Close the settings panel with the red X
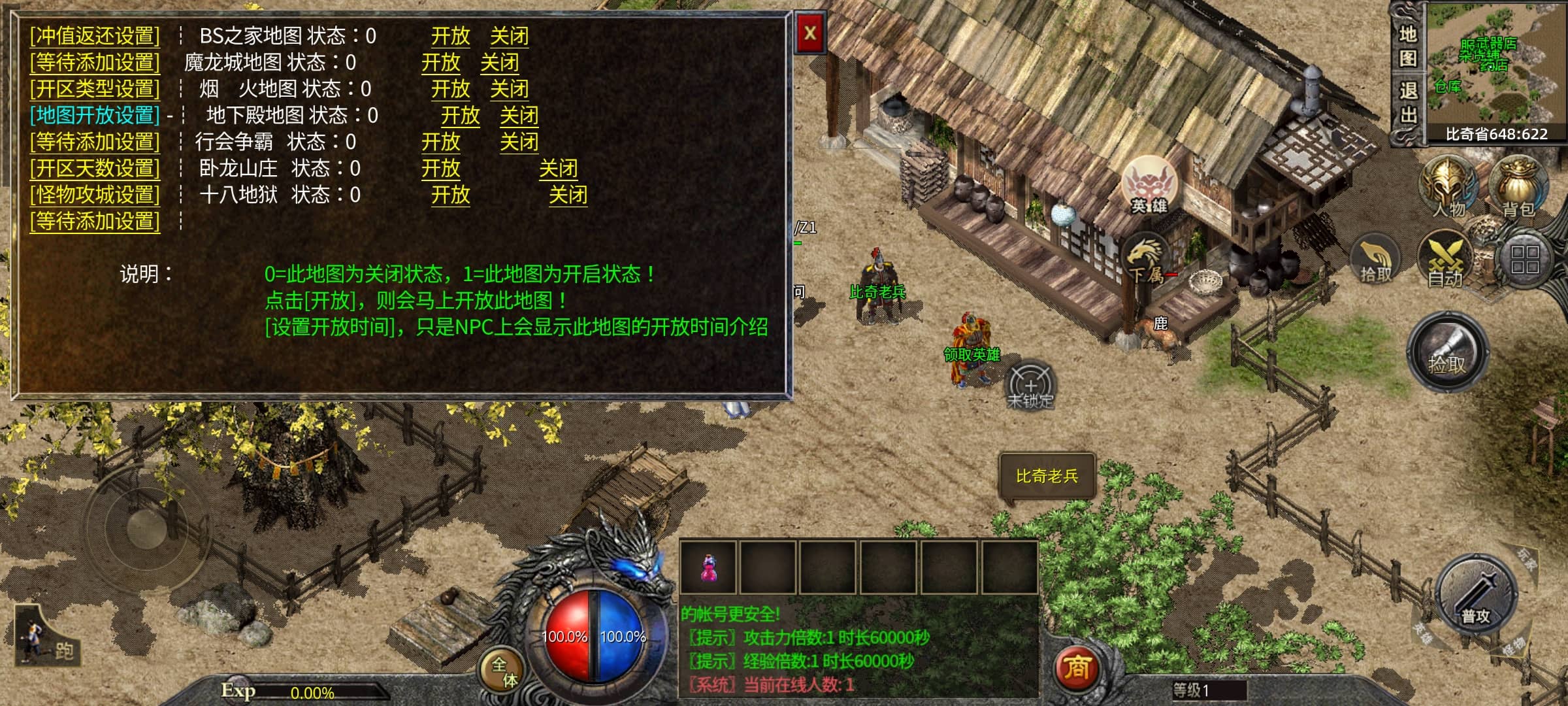1568x706 pixels. point(810,34)
